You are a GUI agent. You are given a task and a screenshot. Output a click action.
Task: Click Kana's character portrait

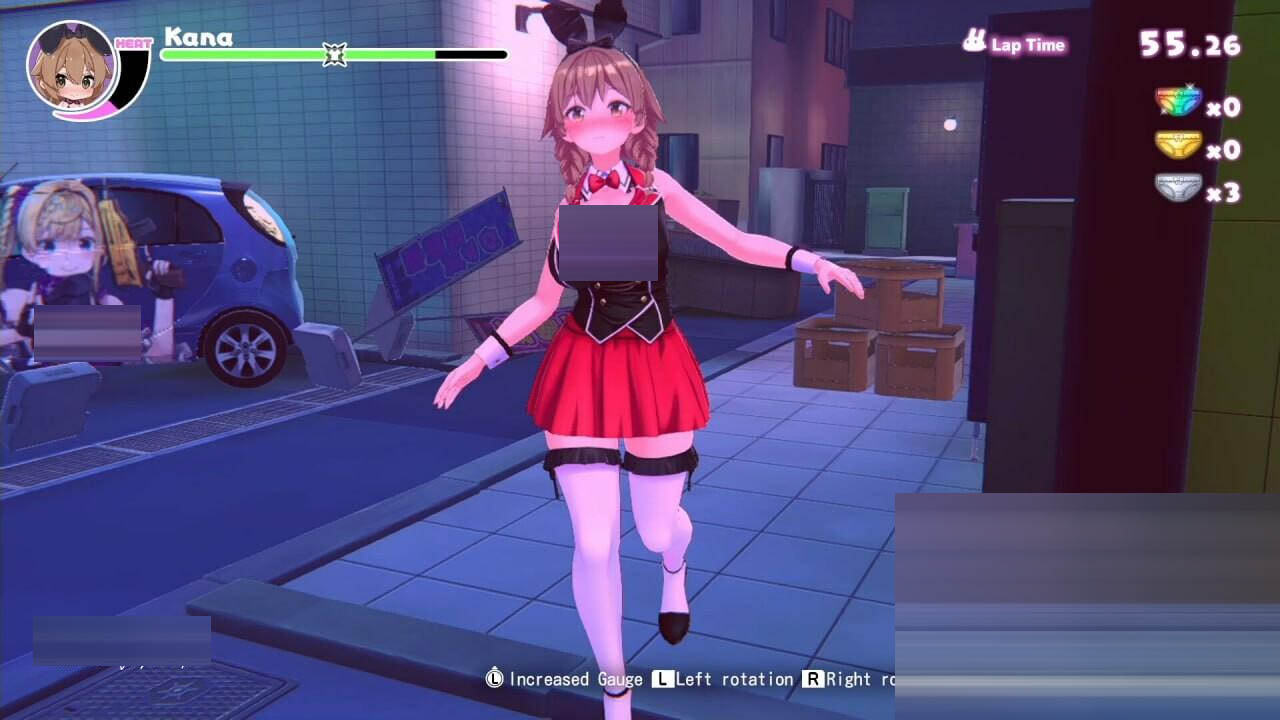73,66
